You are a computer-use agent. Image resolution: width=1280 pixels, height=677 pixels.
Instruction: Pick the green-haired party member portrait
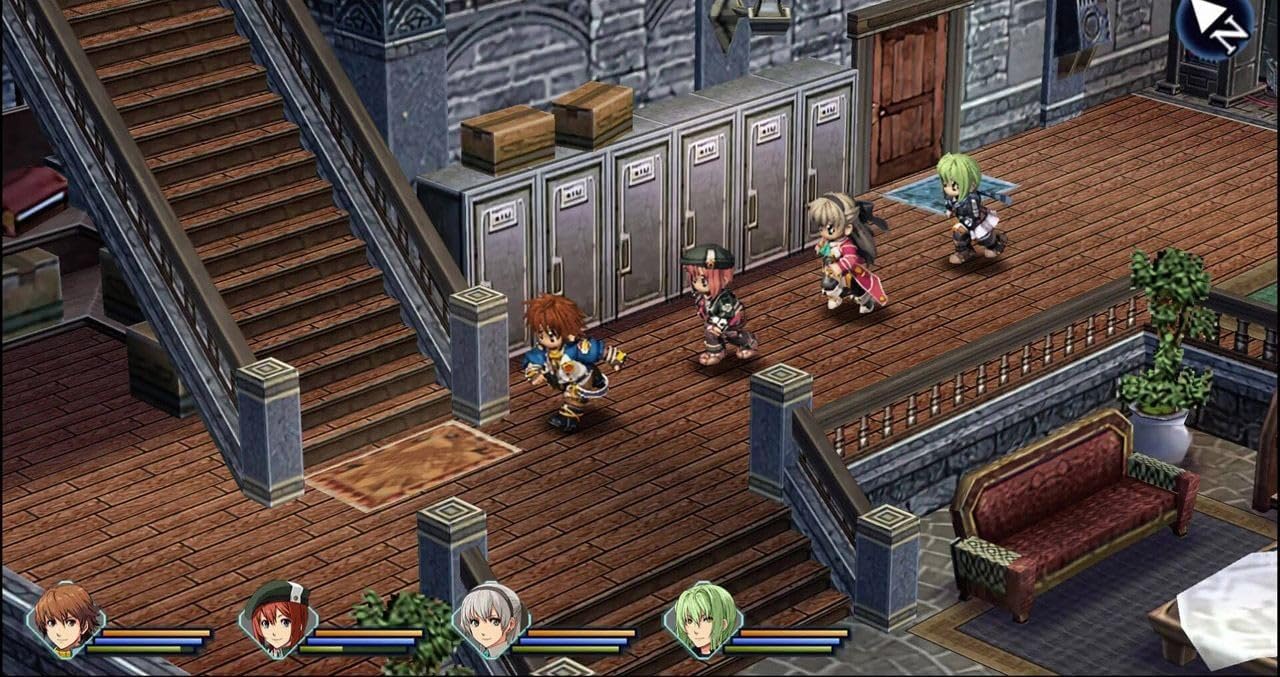coord(703,620)
